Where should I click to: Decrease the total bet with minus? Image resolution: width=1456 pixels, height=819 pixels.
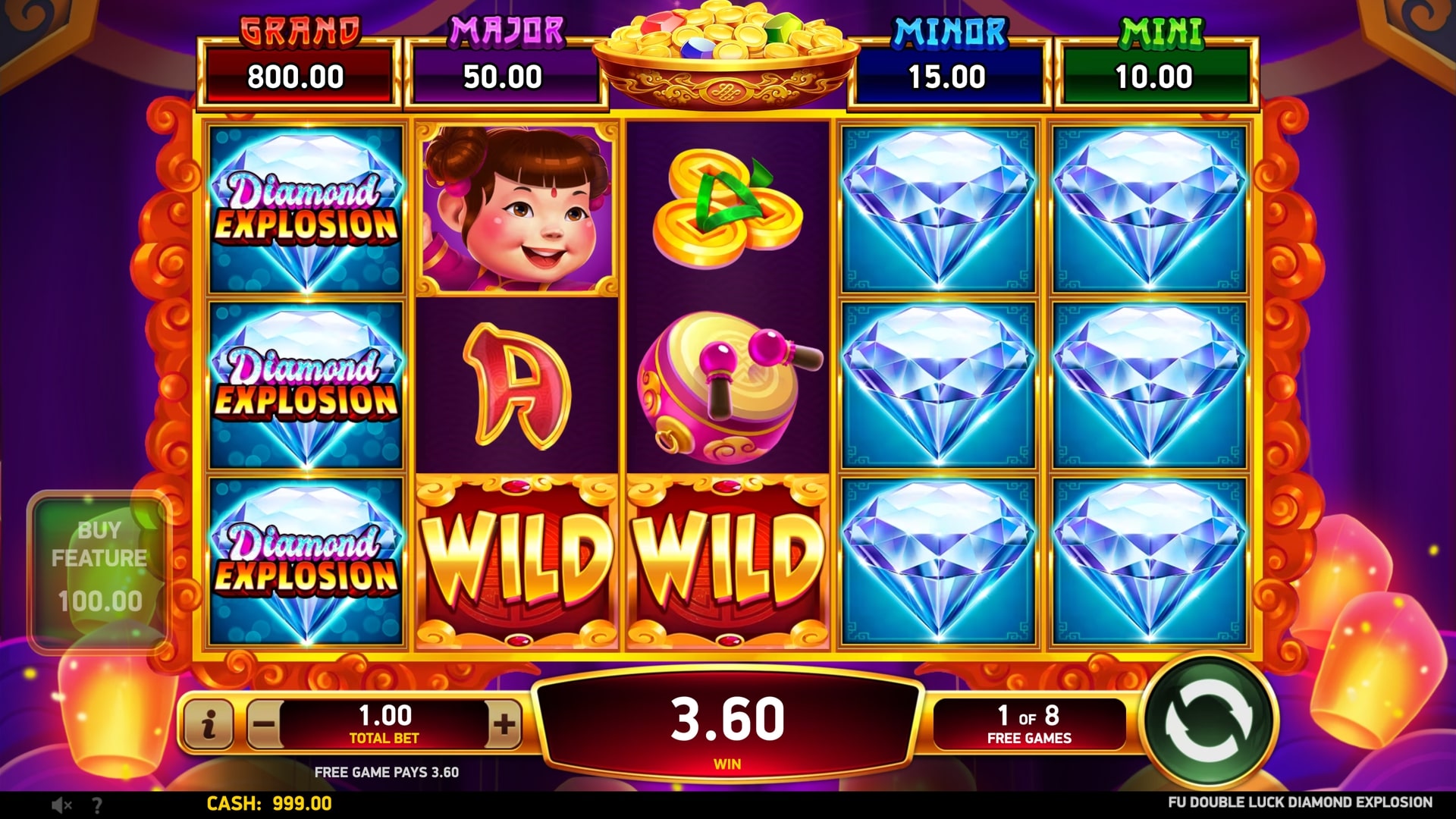tap(264, 724)
